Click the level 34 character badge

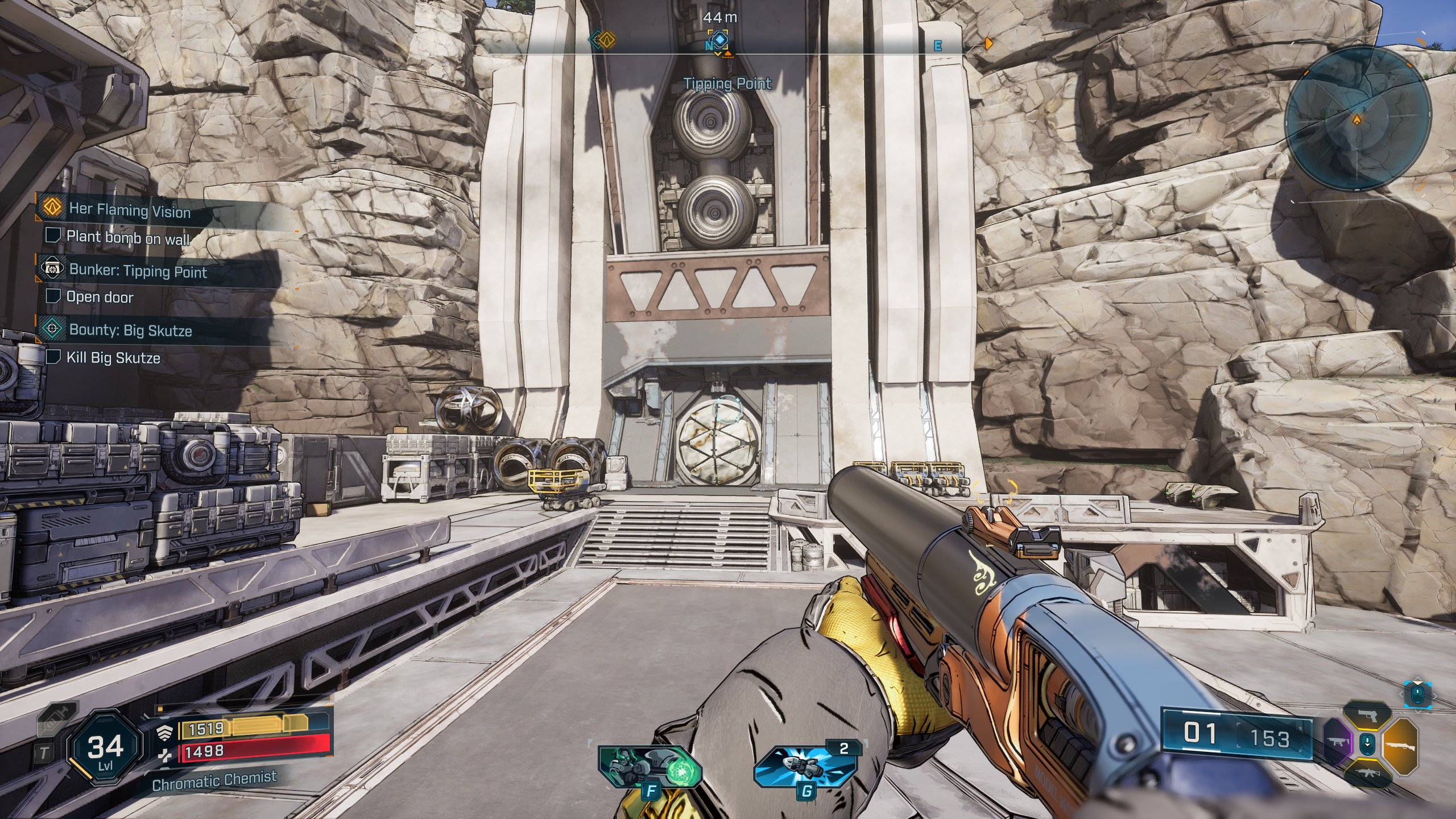pos(105,747)
